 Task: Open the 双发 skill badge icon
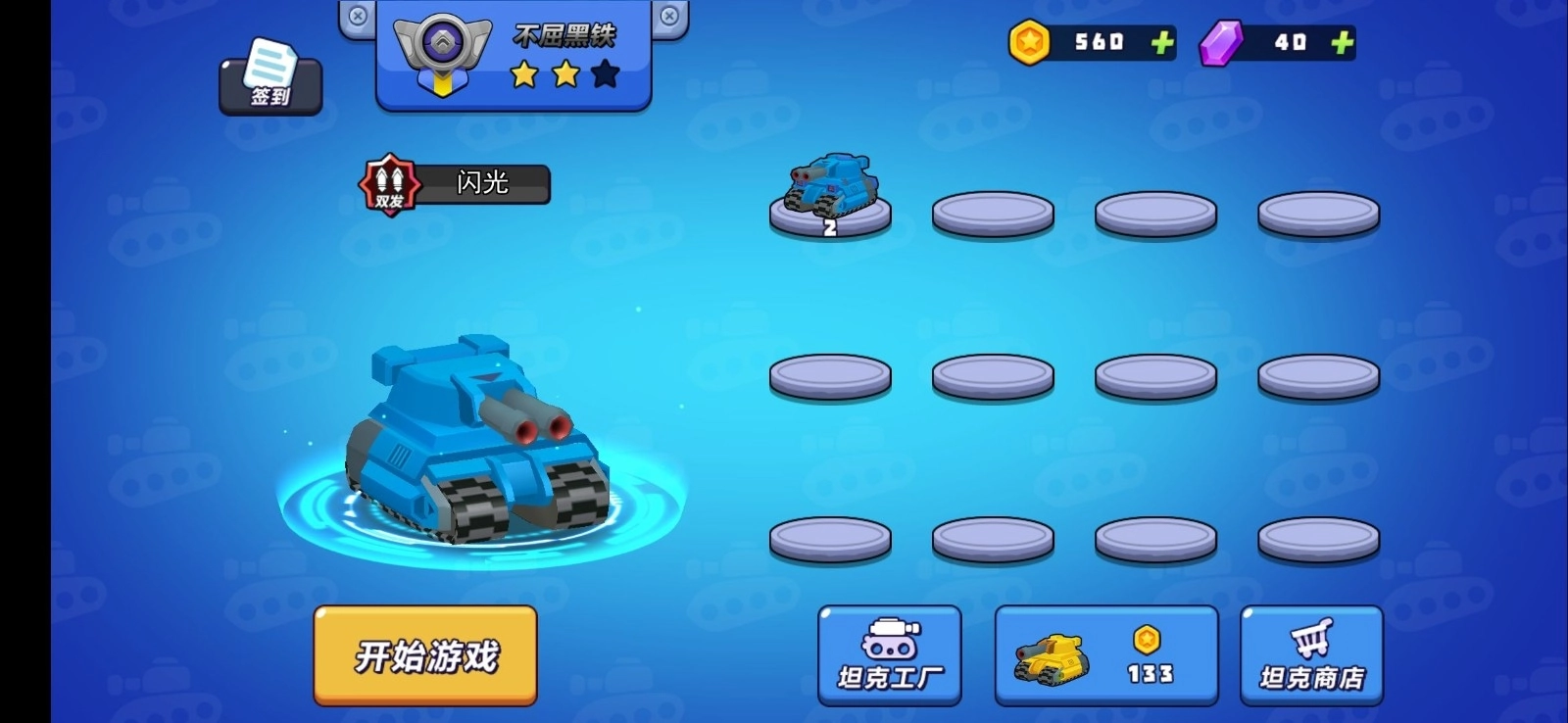click(x=391, y=184)
